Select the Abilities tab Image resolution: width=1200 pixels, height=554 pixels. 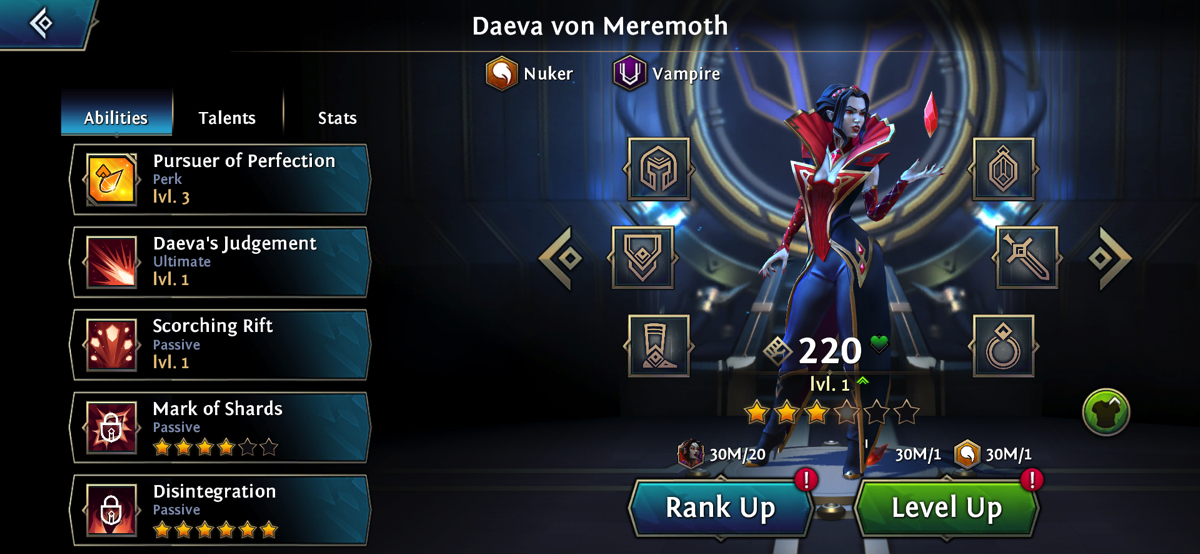116,118
